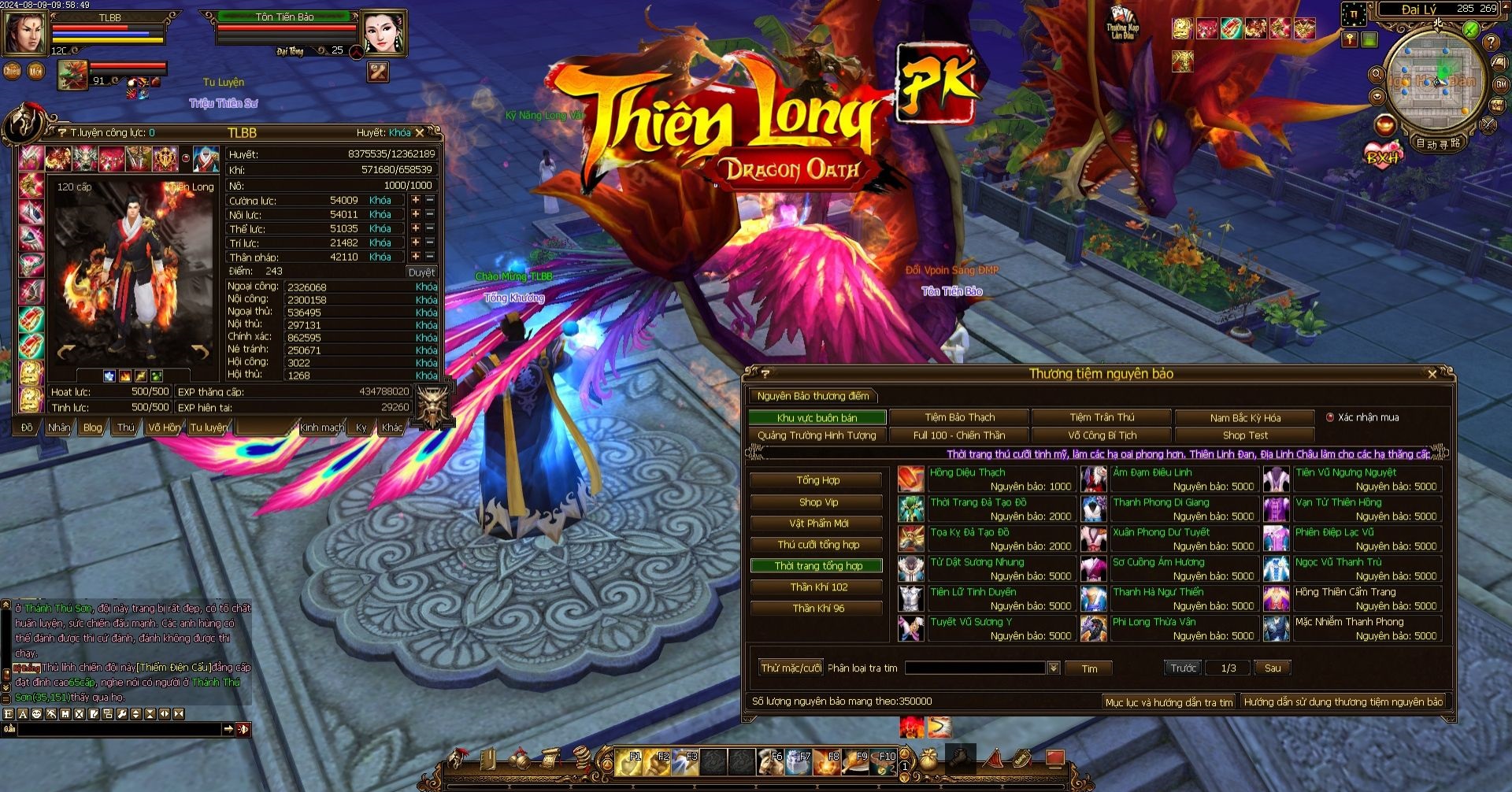Open the Võ Công Bí Tịch tab
Viewport: 1512px width, 792px height.
(x=1102, y=435)
